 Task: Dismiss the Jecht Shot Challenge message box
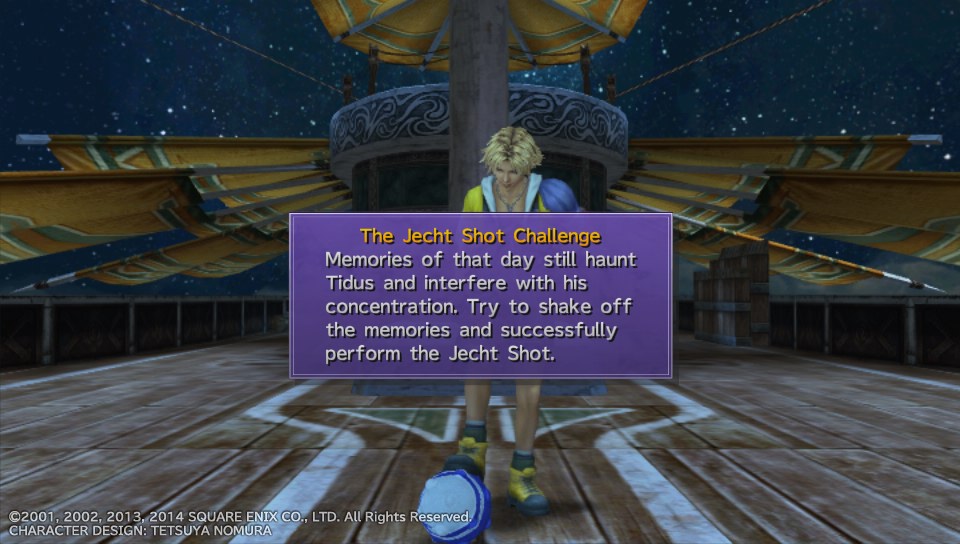480,296
